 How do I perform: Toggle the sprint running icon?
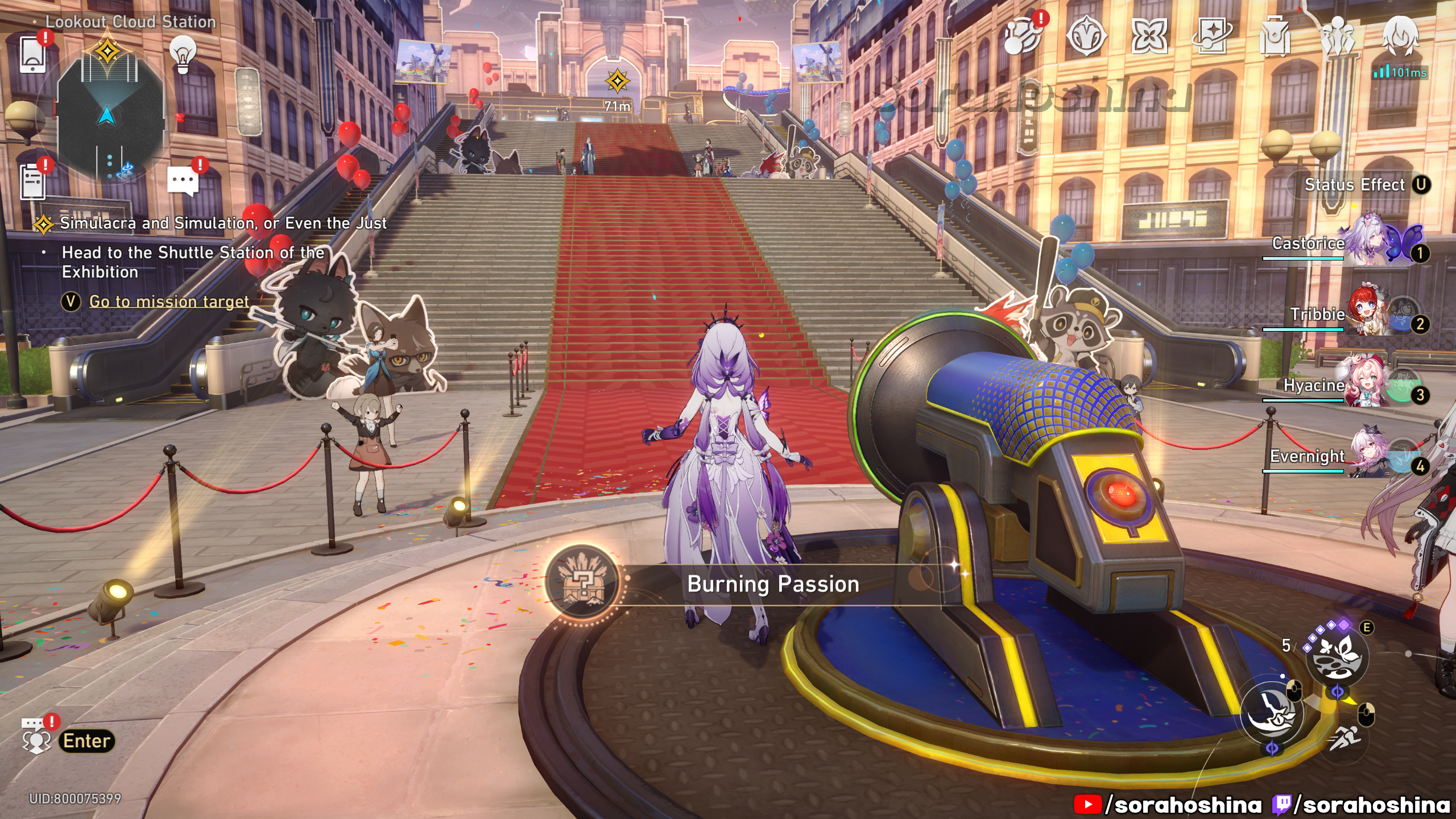tap(1345, 738)
